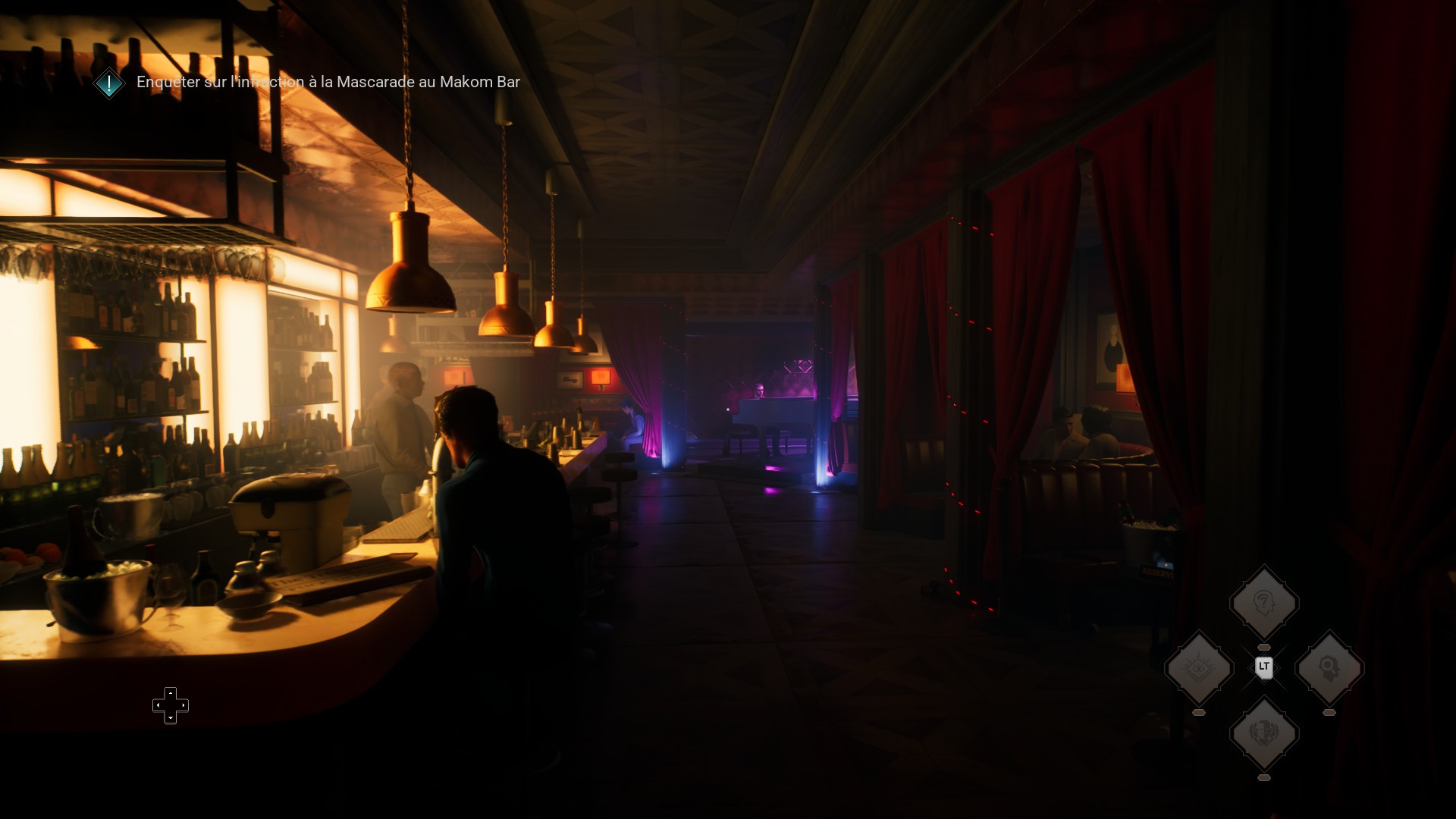Image resolution: width=1456 pixels, height=819 pixels.
Task: Select the radiant eye ability diamond
Action: [1199, 668]
